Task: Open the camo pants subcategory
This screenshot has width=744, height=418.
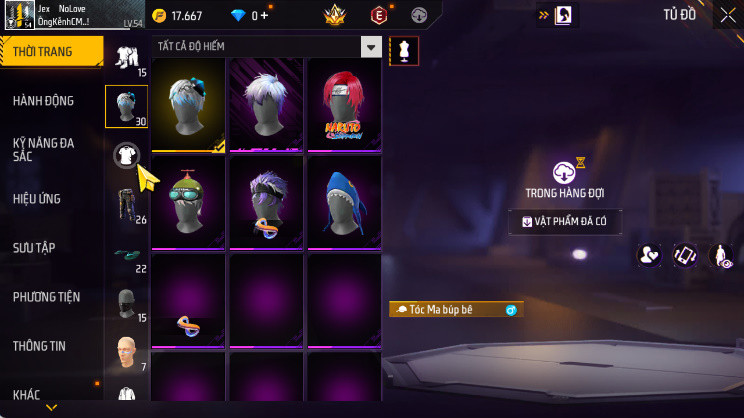Action: [126, 204]
